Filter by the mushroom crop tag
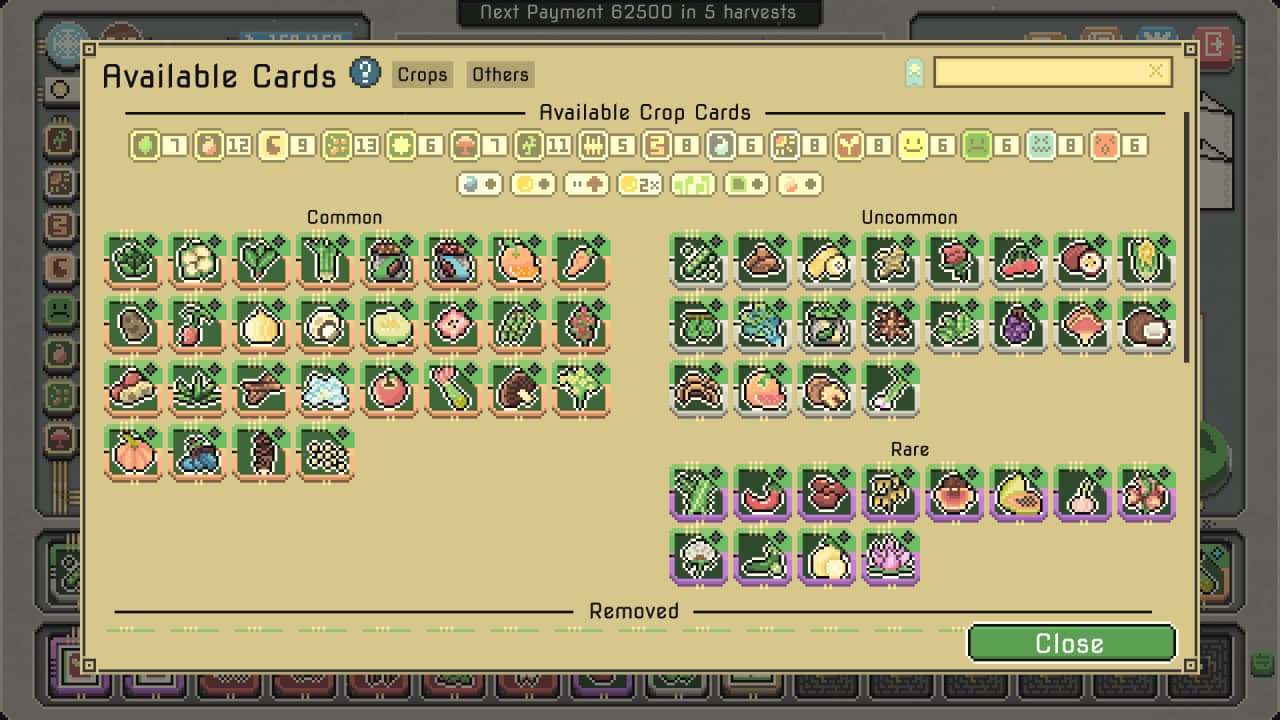Screen dimensions: 1280x720 tap(465, 146)
